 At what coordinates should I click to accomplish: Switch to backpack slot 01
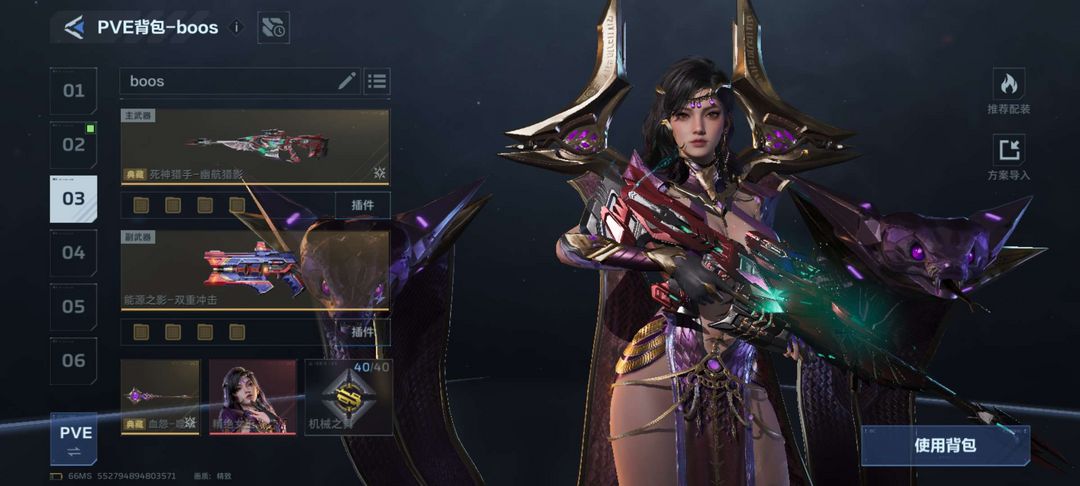click(x=74, y=91)
